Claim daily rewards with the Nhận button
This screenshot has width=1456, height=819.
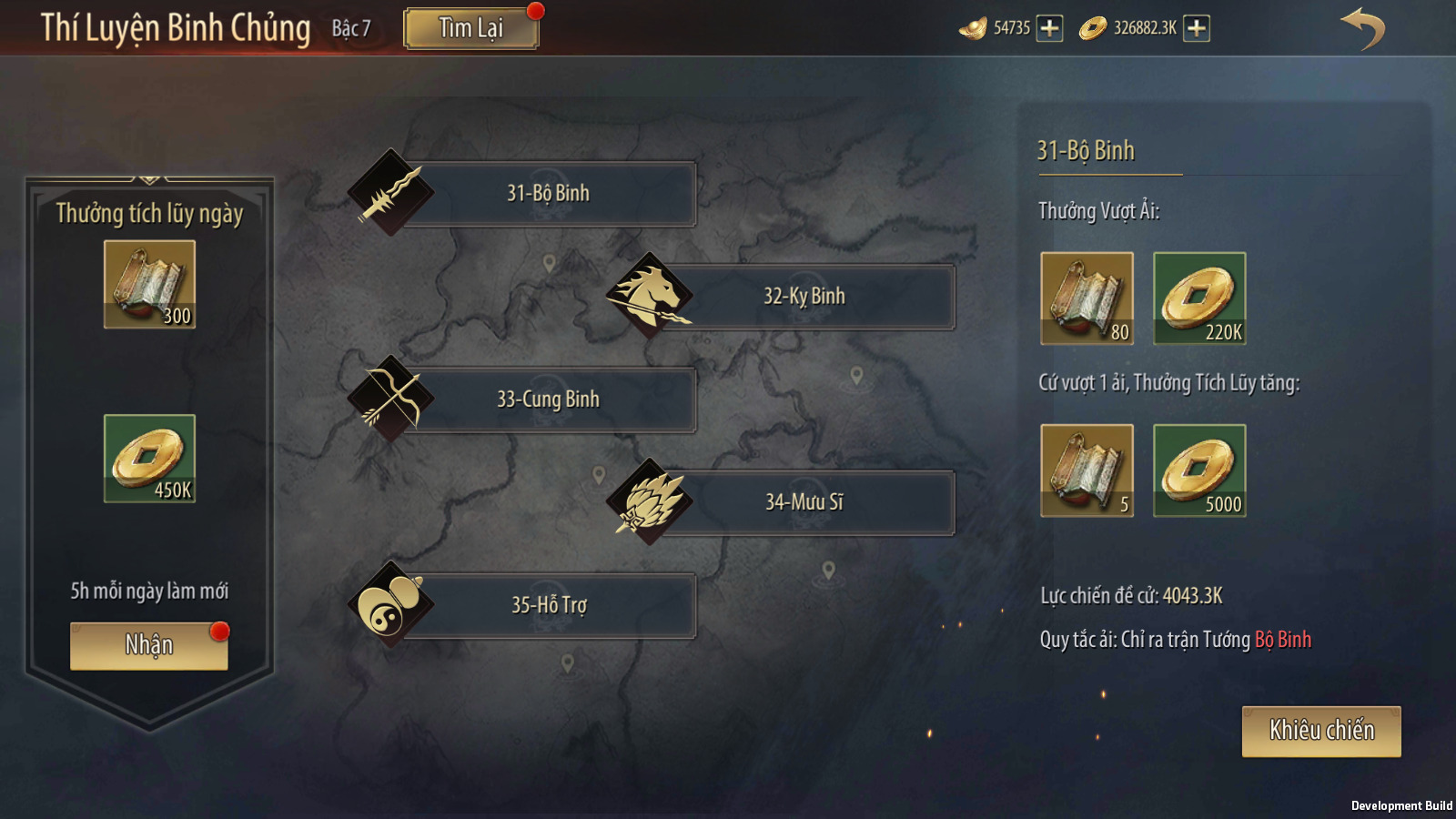pos(149,646)
